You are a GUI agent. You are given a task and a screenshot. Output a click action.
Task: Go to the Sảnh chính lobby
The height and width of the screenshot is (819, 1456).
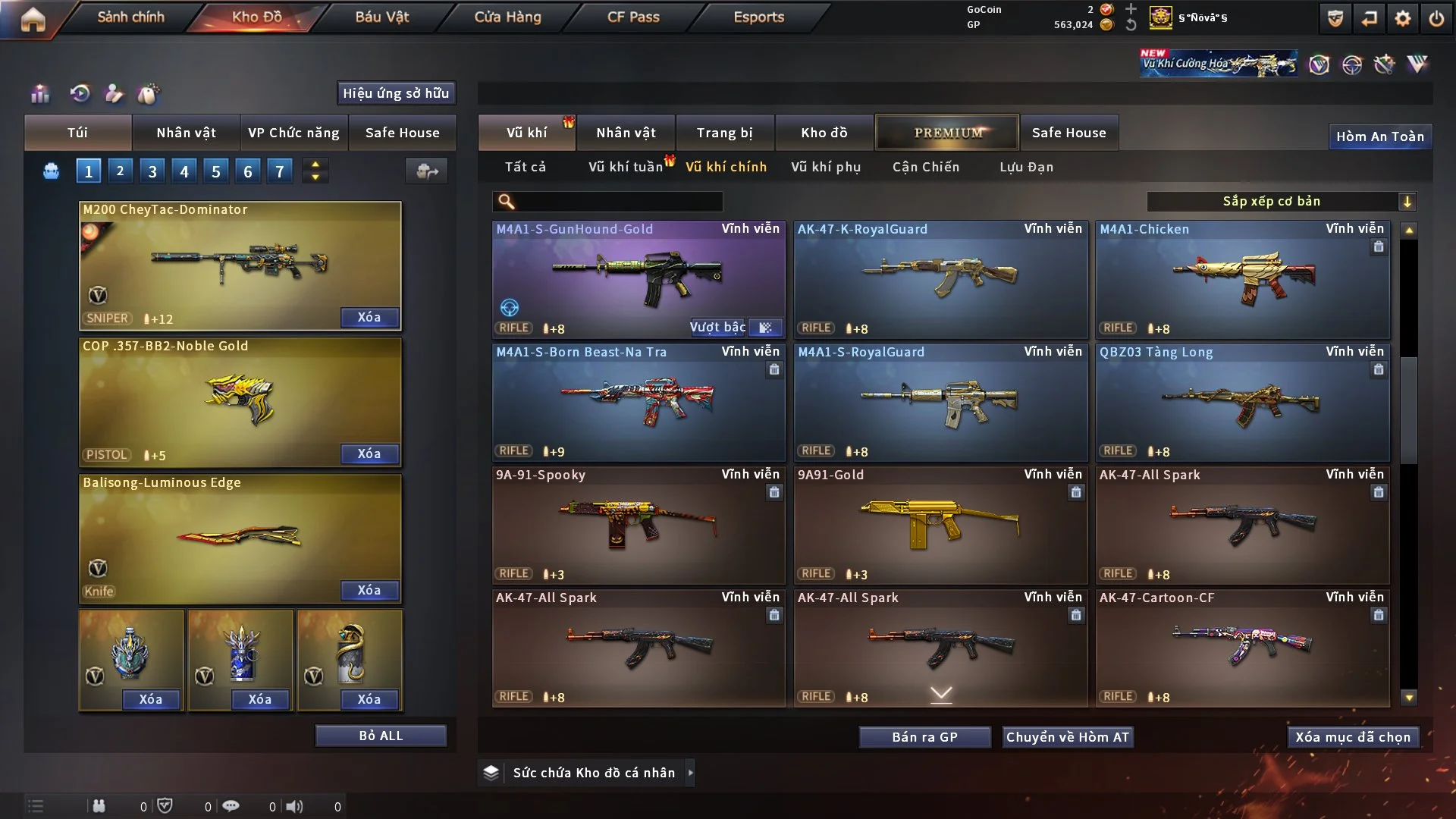(x=130, y=17)
